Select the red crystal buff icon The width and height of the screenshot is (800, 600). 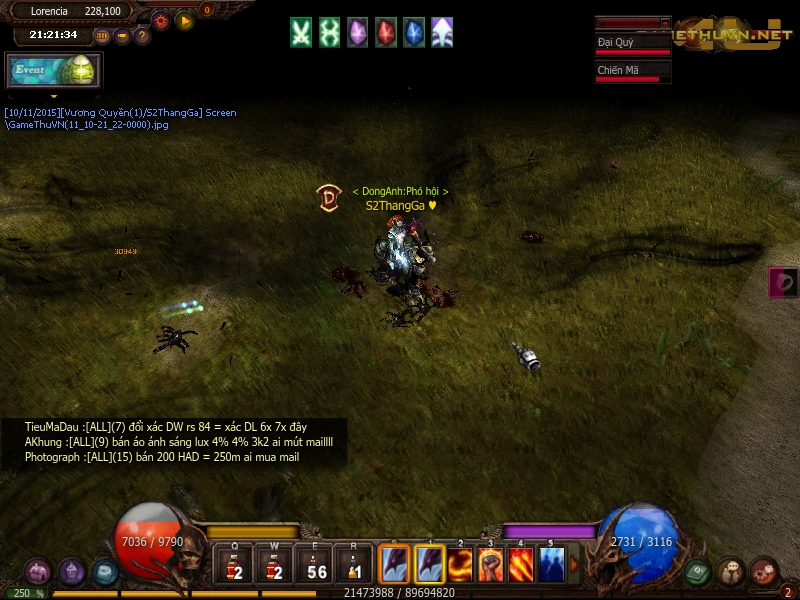[385, 32]
